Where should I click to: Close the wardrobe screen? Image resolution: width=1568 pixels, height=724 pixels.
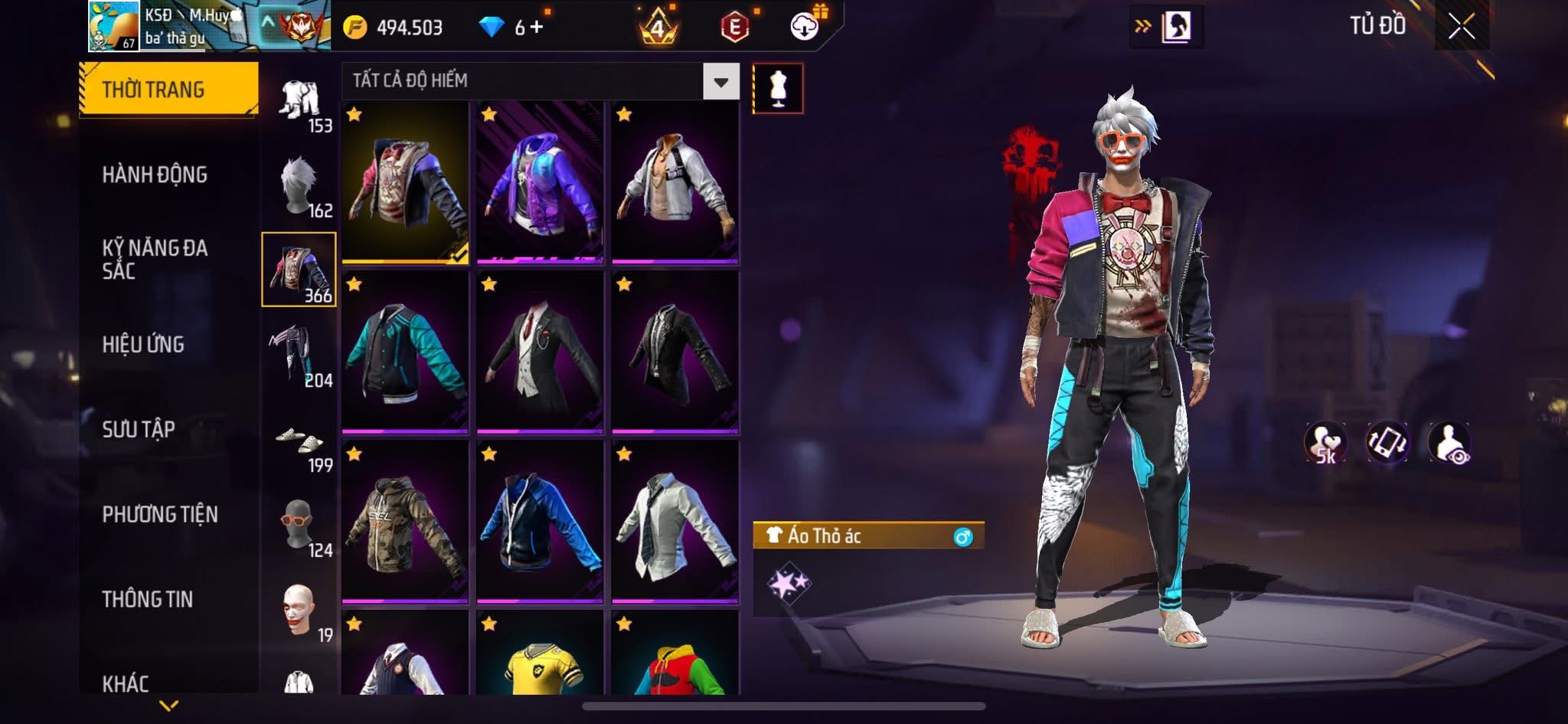point(1461,27)
